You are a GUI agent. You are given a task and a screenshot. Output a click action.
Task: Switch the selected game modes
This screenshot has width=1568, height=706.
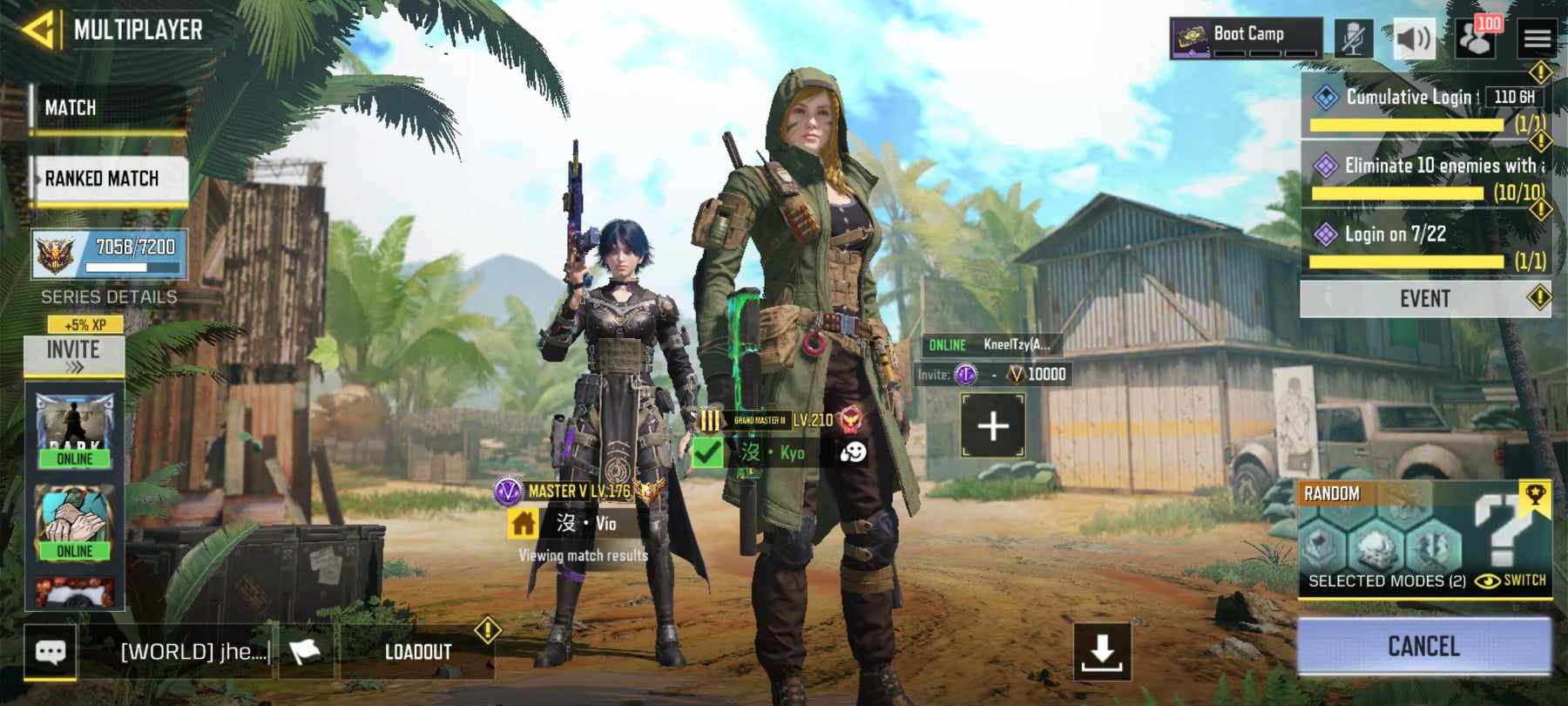1511,580
